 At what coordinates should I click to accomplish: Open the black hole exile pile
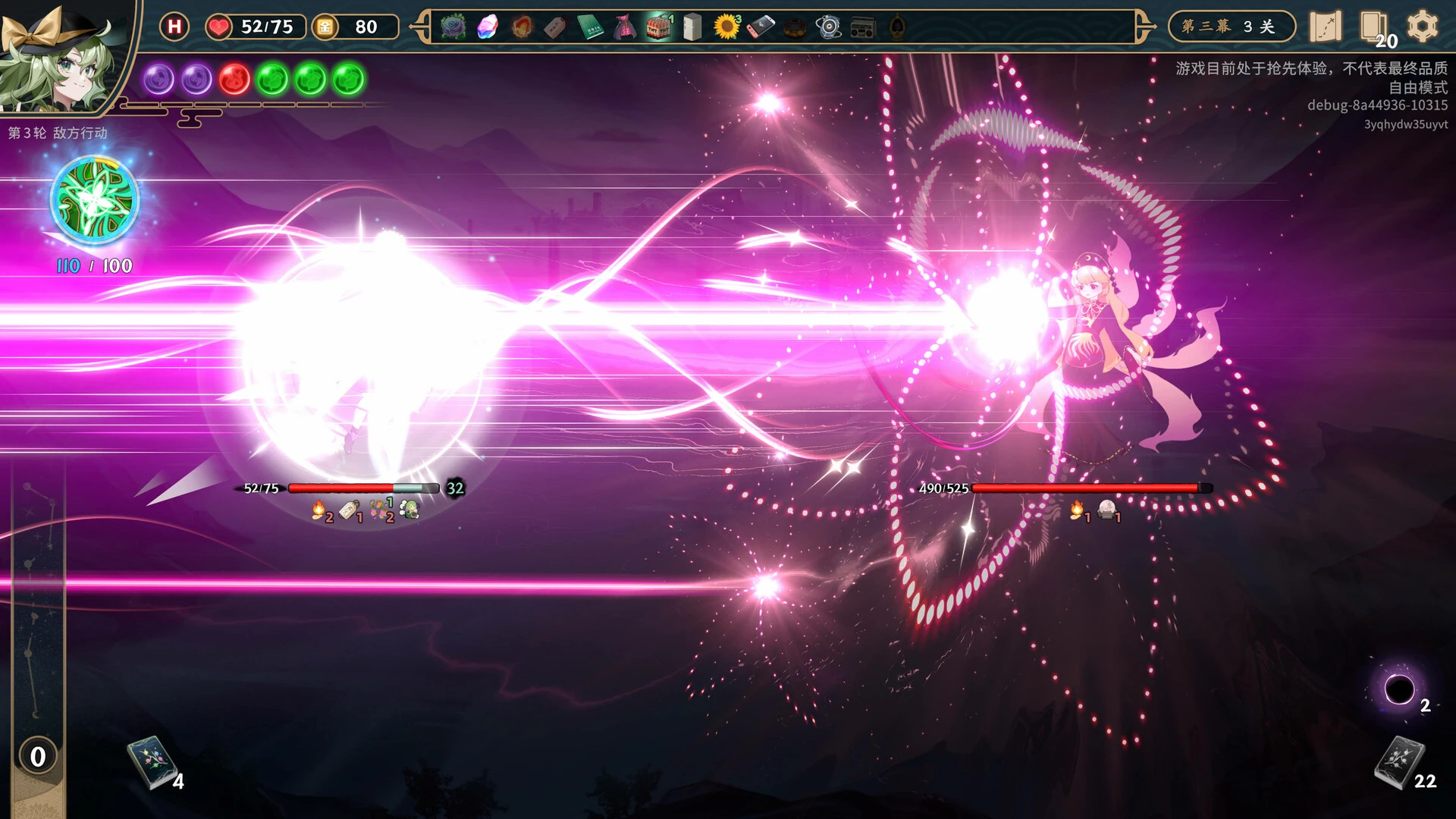1399,689
